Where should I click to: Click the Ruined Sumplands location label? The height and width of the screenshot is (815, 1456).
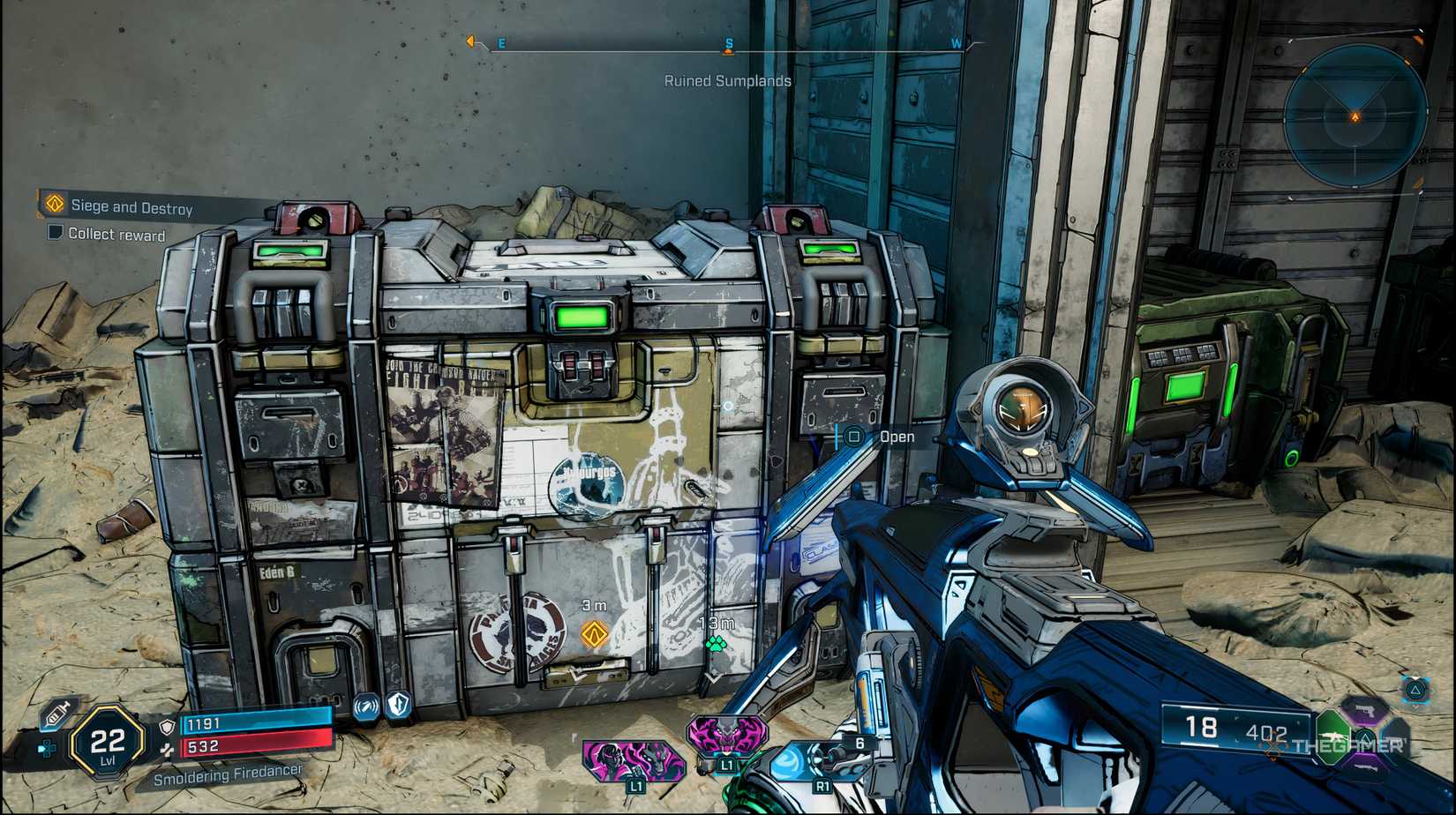click(729, 80)
